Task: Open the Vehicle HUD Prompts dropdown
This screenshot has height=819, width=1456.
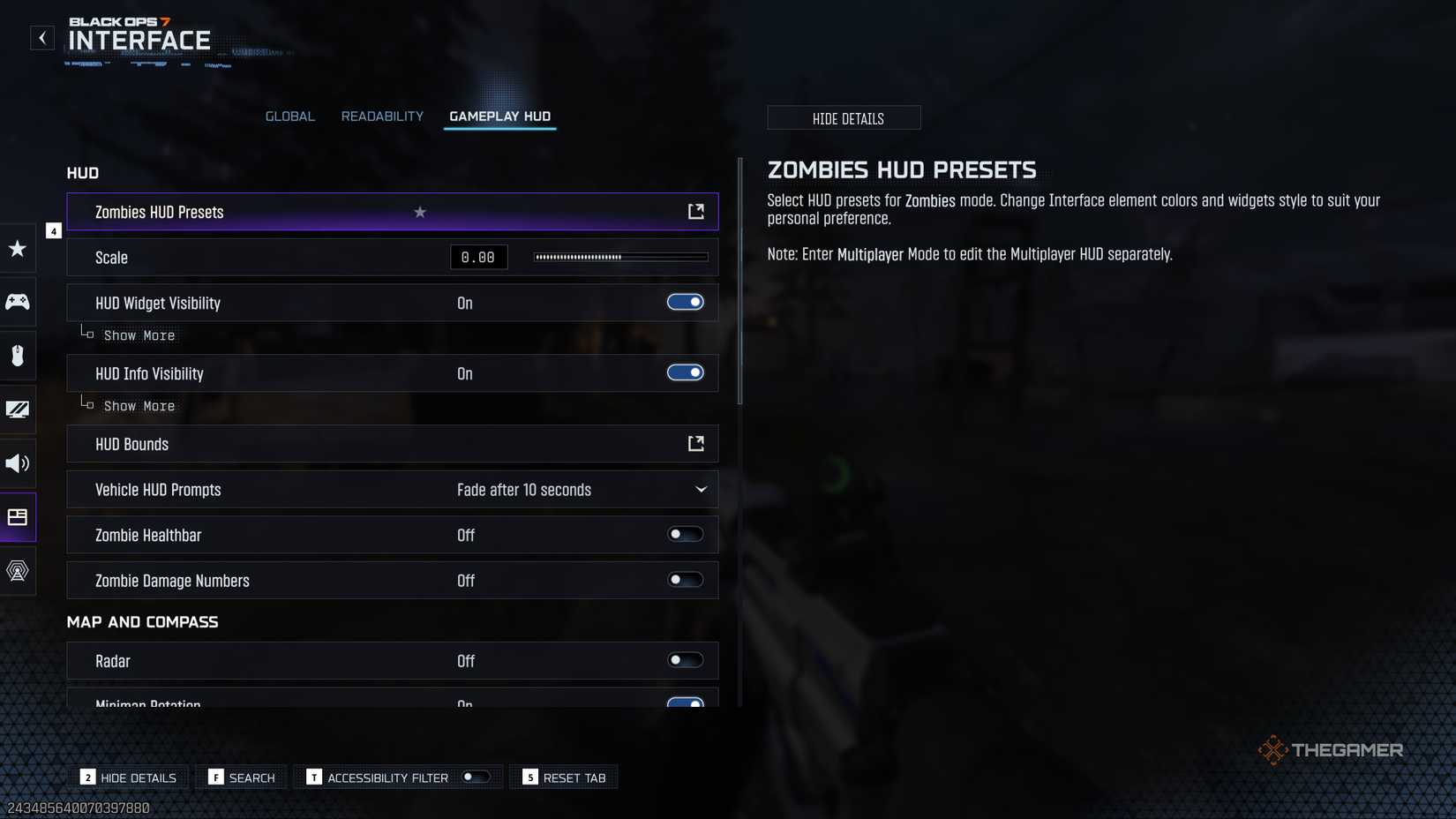Action: (701, 489)
